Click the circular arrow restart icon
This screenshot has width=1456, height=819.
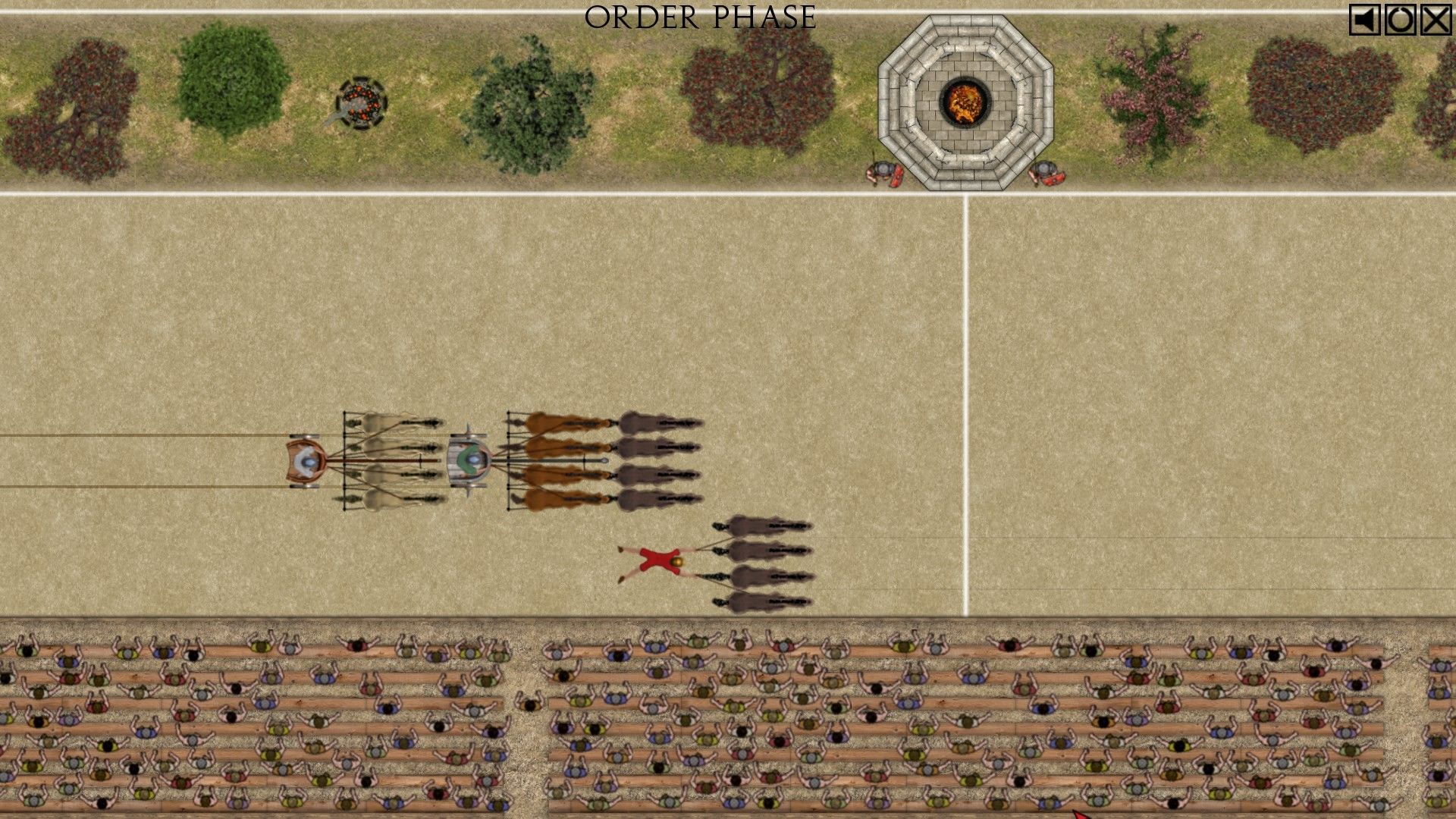coord(1400,20)
